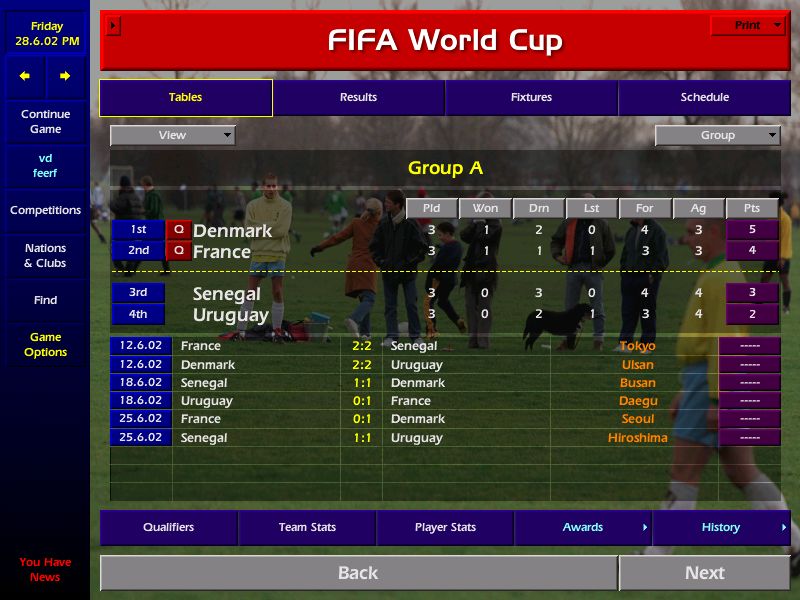Open Game Options
This screenshot has height=600, width=800.
point(45,344)
